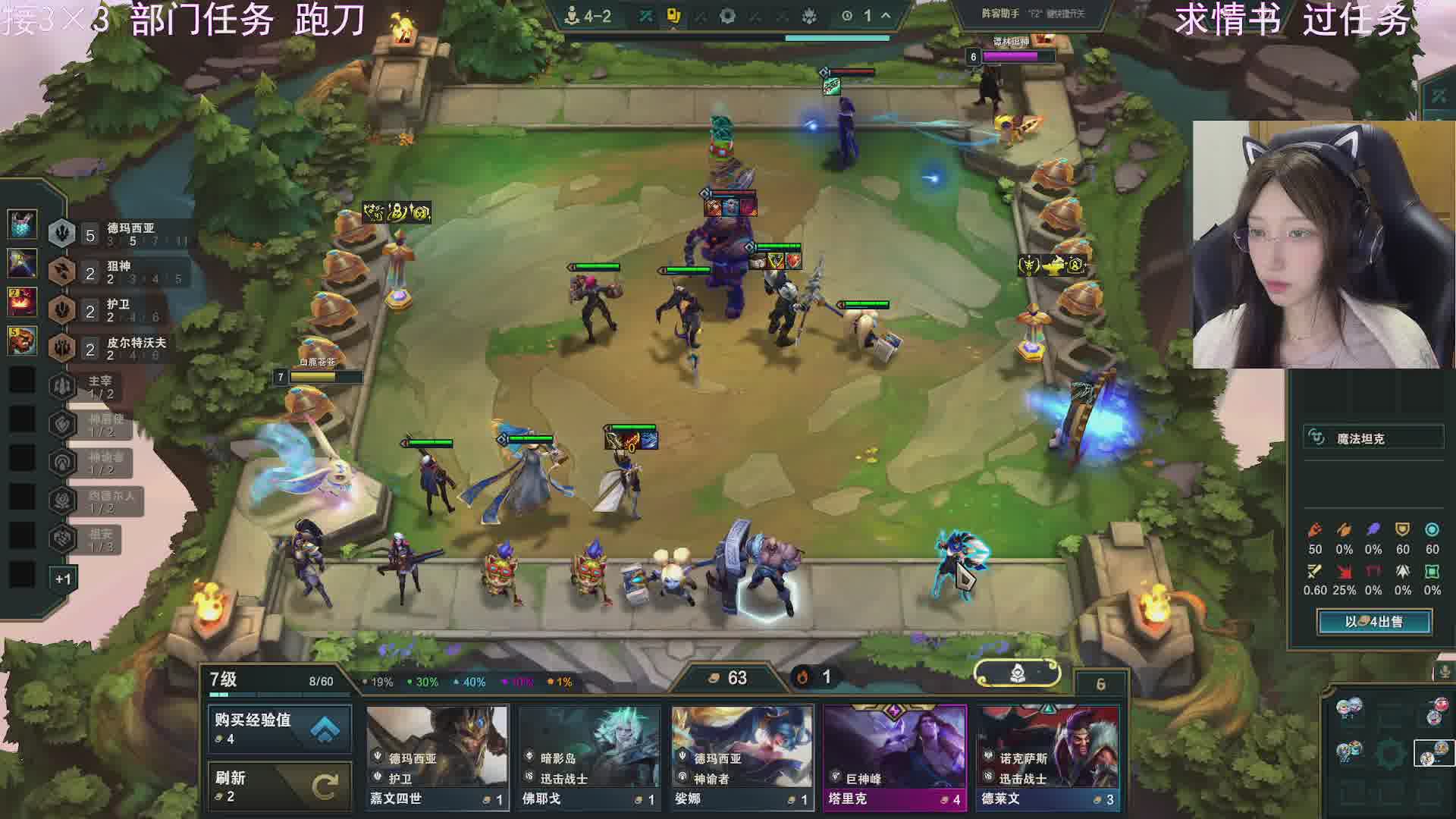Expand the stage round tracker arrow
Viewport: 1456px width, 819px height.
coord(886,16)
